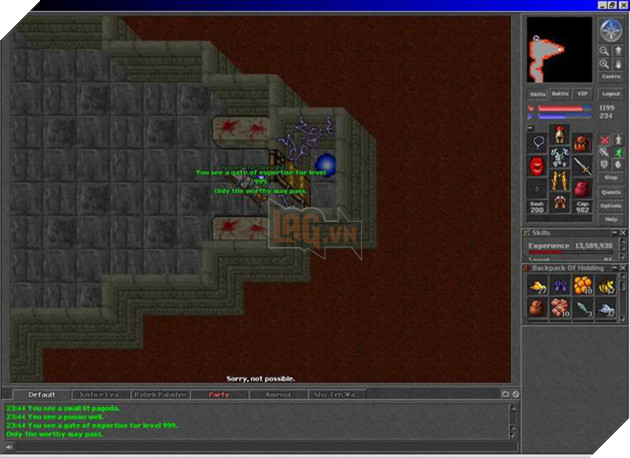
Task: Click the Centre minimap button
Action: 610,76
